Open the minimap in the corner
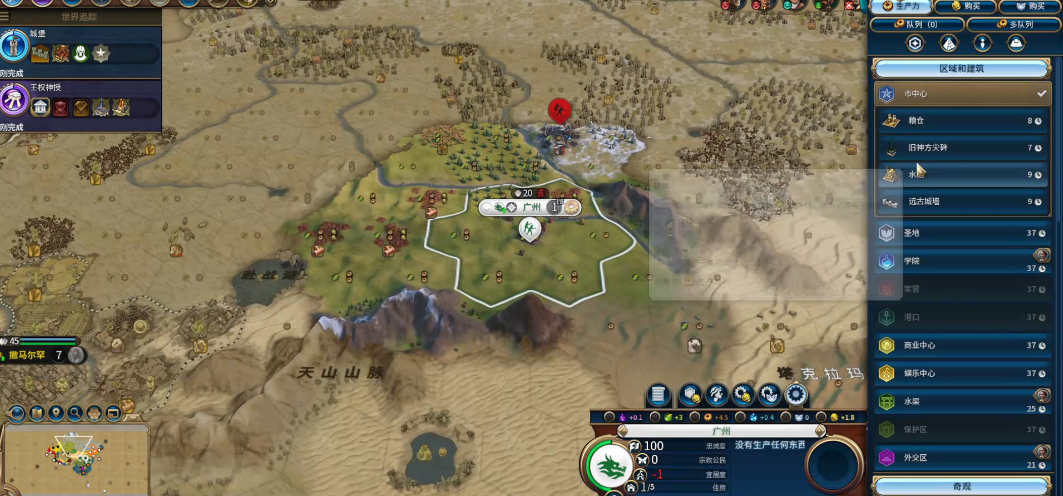 click(x=75, y=458)
